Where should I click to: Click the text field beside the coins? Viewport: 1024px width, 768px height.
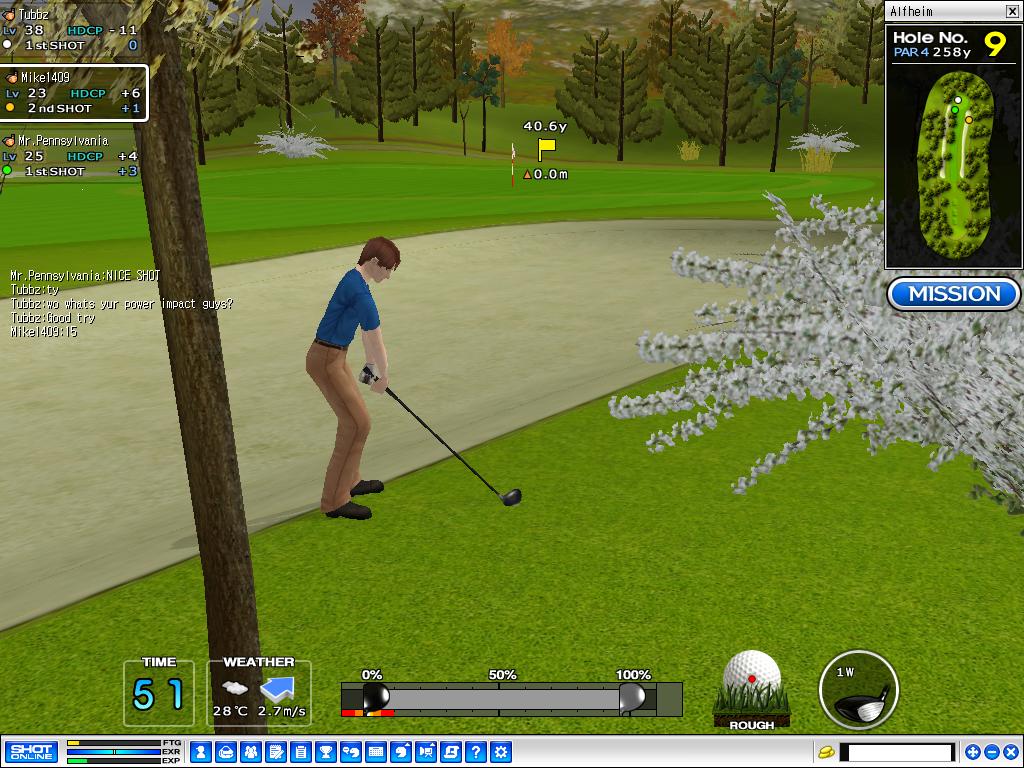(x=897, y=752)
